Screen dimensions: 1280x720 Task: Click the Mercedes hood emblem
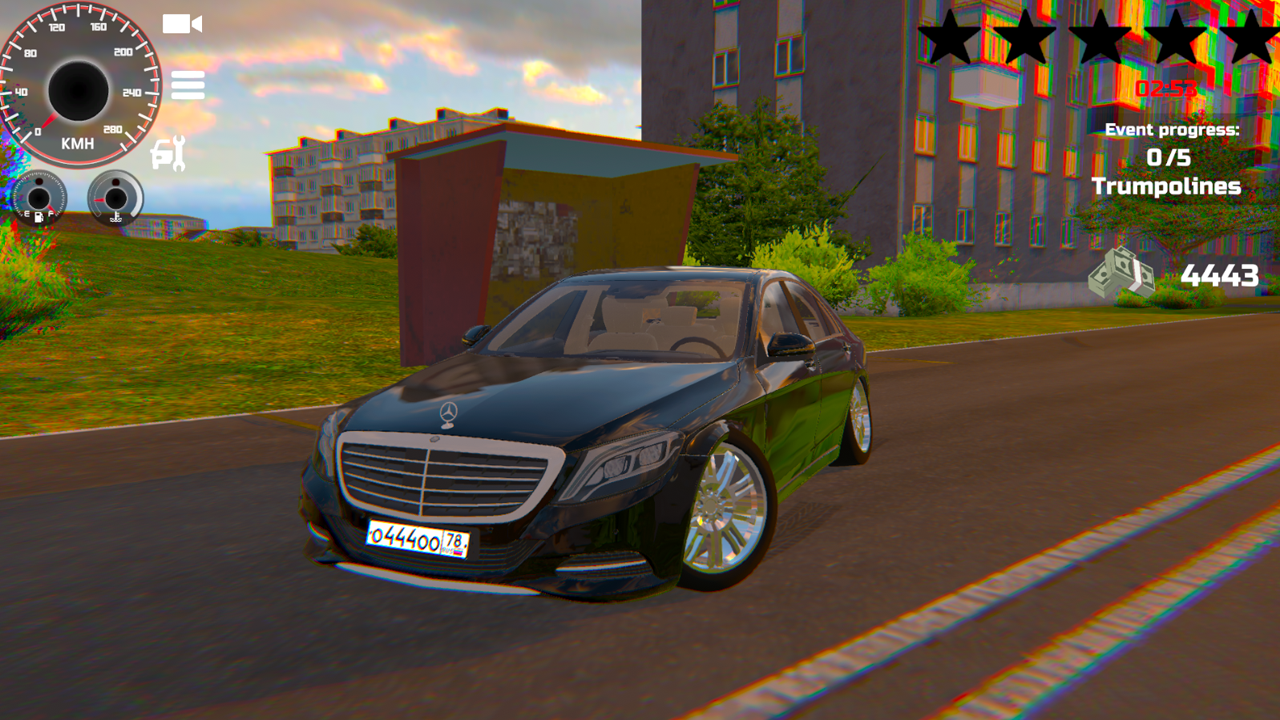(447, 411)
